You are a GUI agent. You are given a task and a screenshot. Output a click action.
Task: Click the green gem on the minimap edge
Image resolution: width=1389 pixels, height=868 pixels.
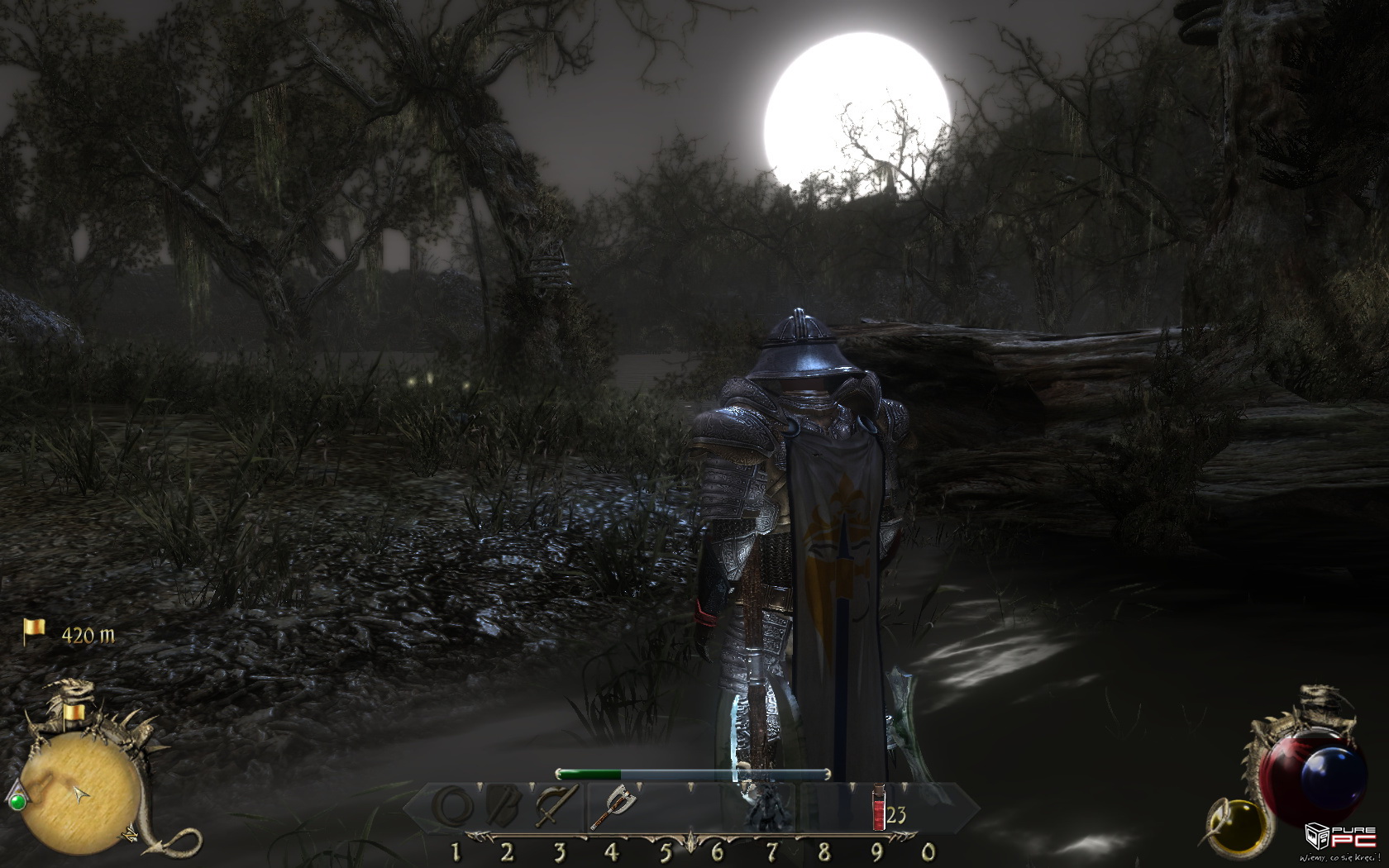(16, 800)
